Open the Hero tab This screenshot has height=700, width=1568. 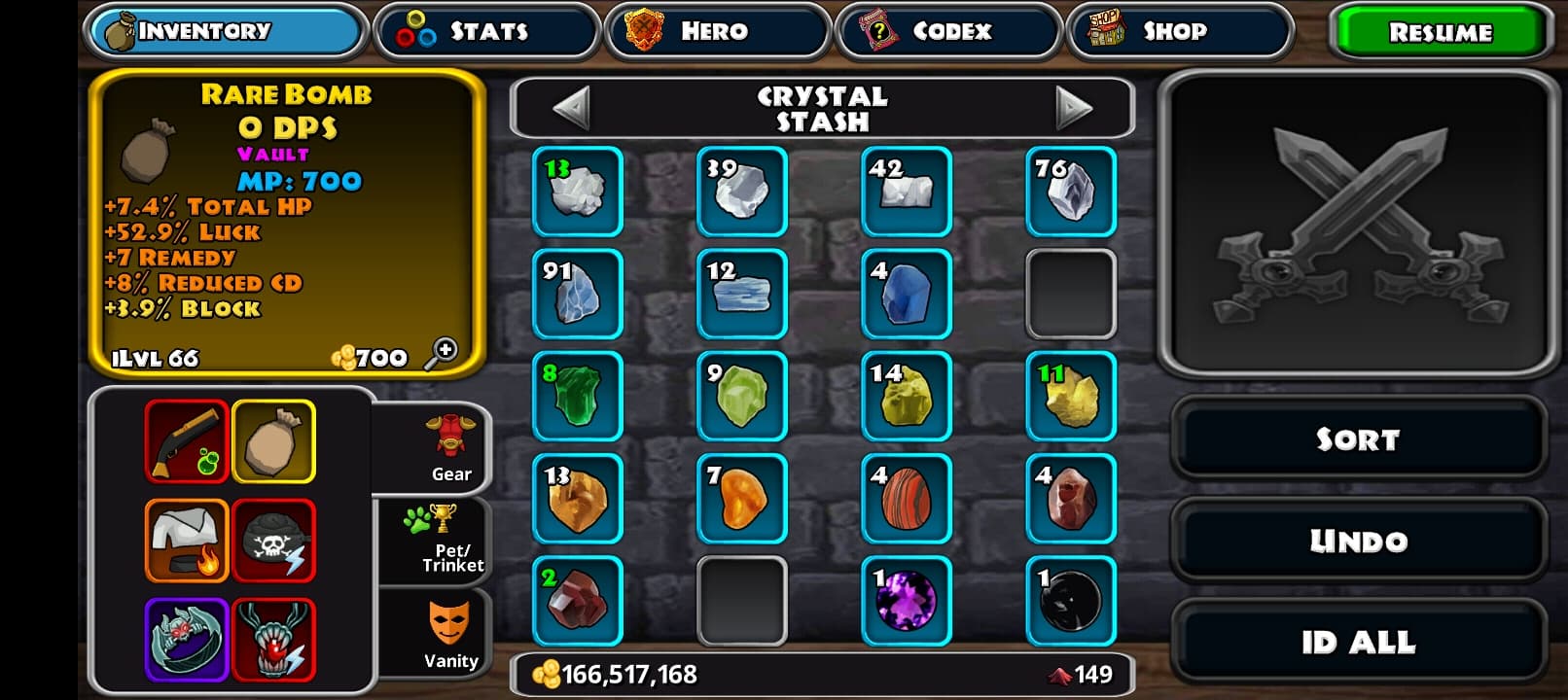pos(716,31)
